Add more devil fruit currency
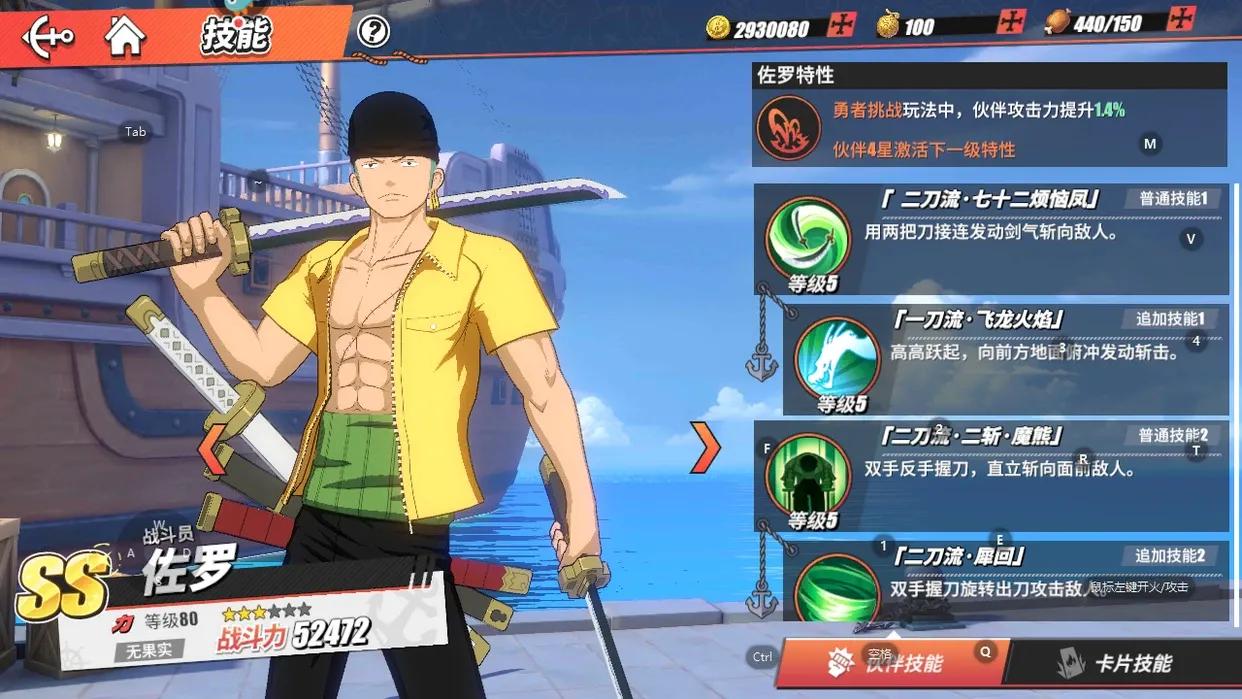Screen dimensions: 1242x699 point(1011,22)
